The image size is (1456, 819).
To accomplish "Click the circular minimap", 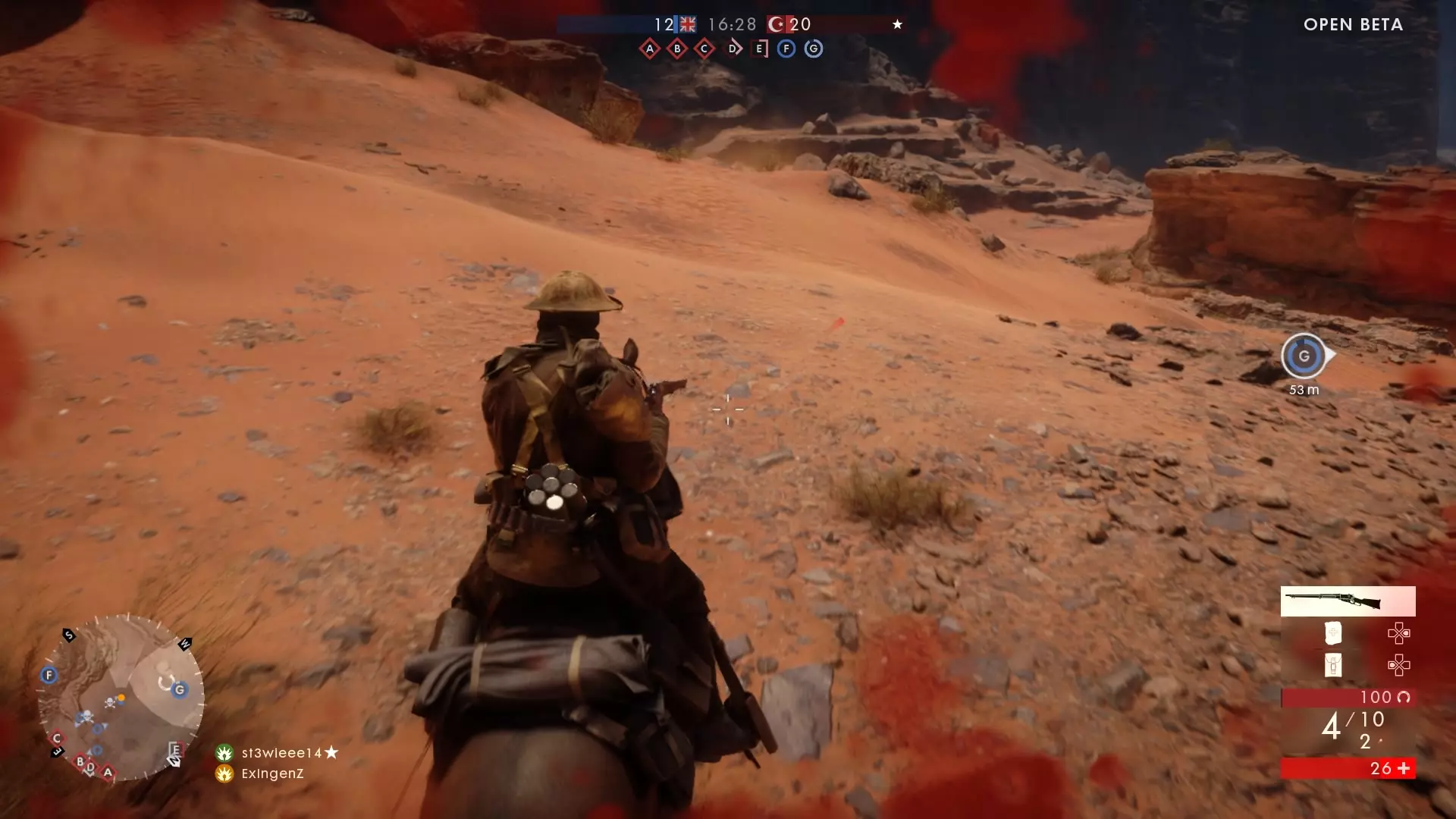I will [121, 698].
